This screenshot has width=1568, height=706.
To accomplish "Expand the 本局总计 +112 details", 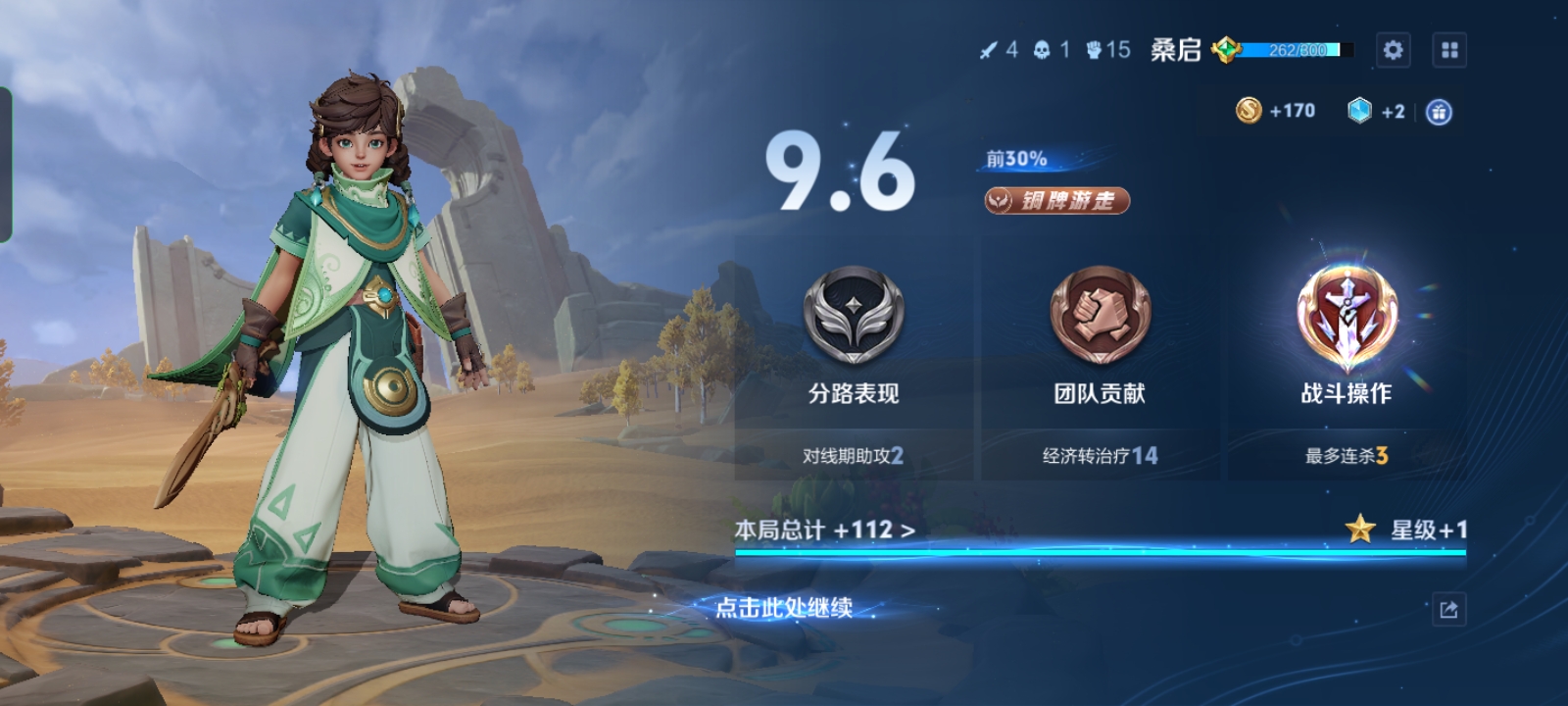I will coord(825,530).
